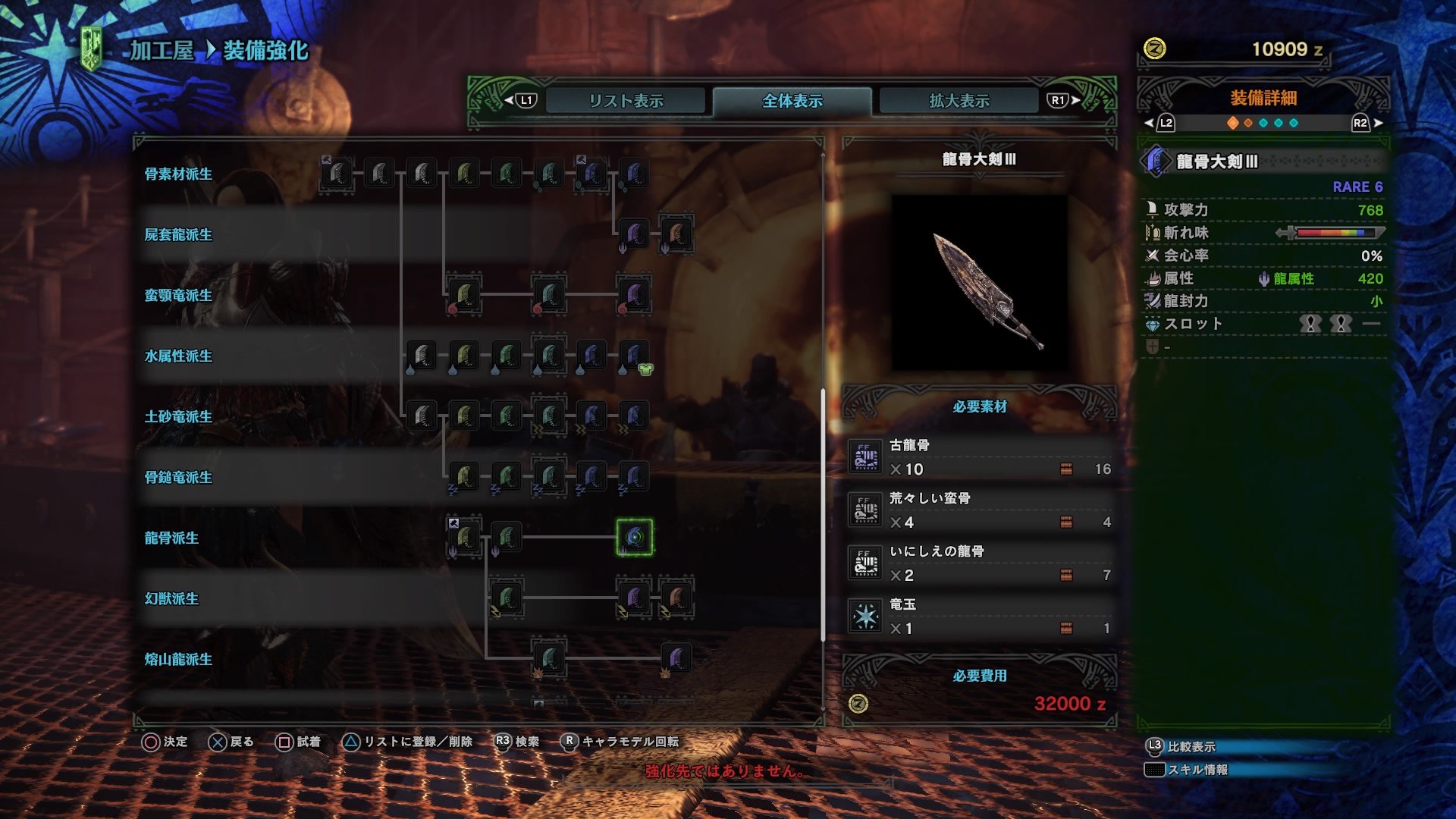Switch to the 拡大表示 tab
1456x819 pixels.
tap(957, 99)
